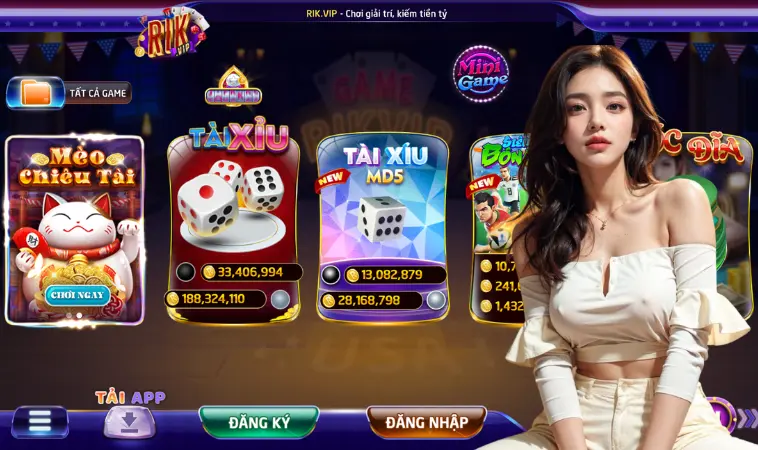
Task: Tap the Đăng Ký register button
Action: point(259,422)
